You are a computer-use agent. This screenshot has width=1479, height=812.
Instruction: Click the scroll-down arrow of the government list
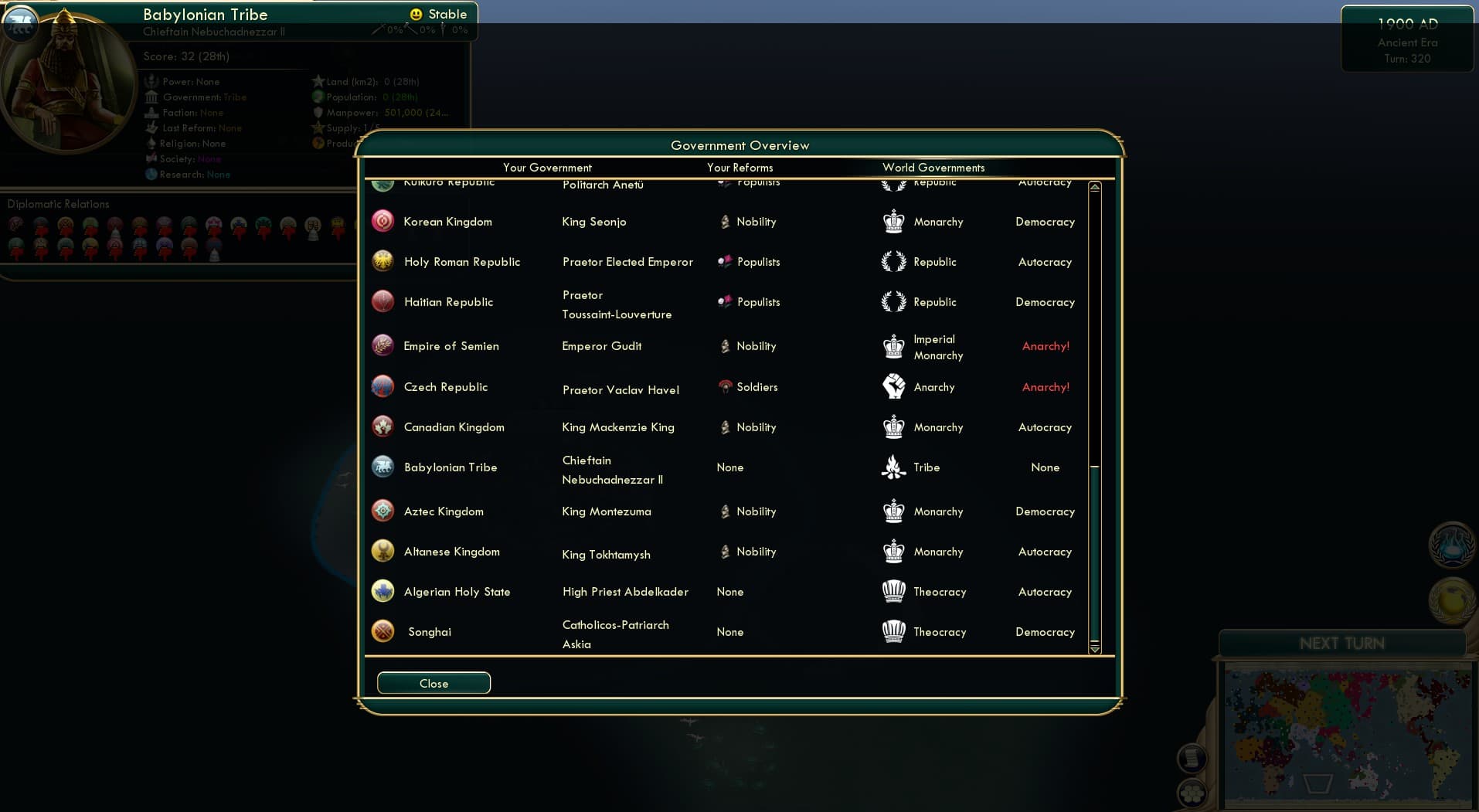(x=1094, y=650)
